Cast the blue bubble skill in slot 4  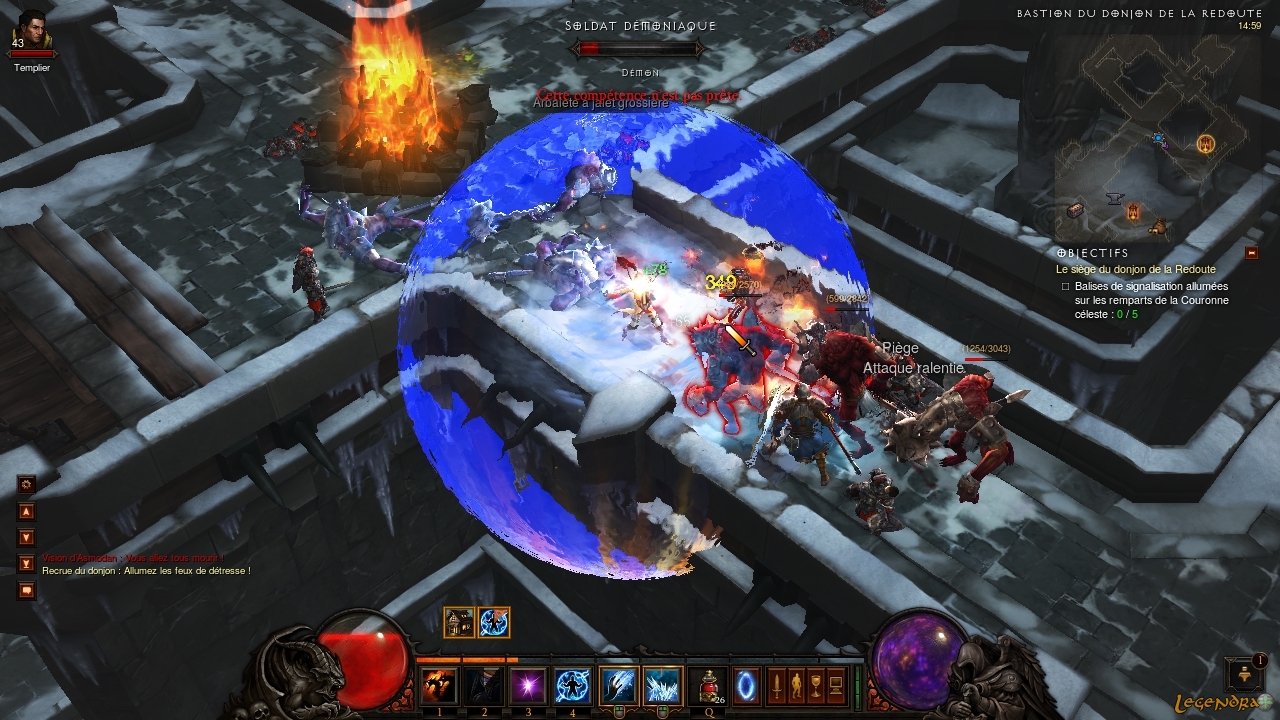(572, 686)
